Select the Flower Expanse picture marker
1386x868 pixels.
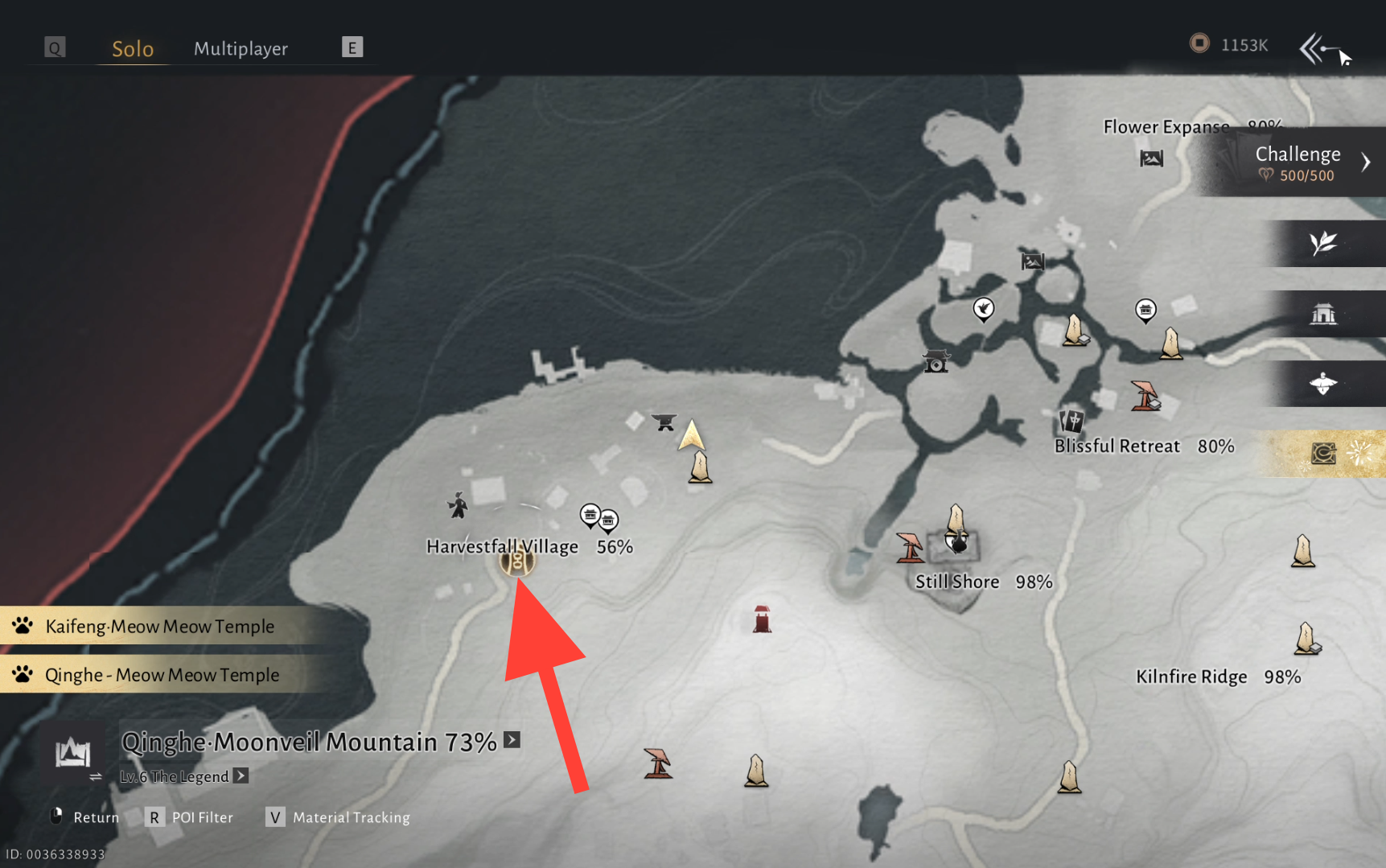click(1151, 158)
